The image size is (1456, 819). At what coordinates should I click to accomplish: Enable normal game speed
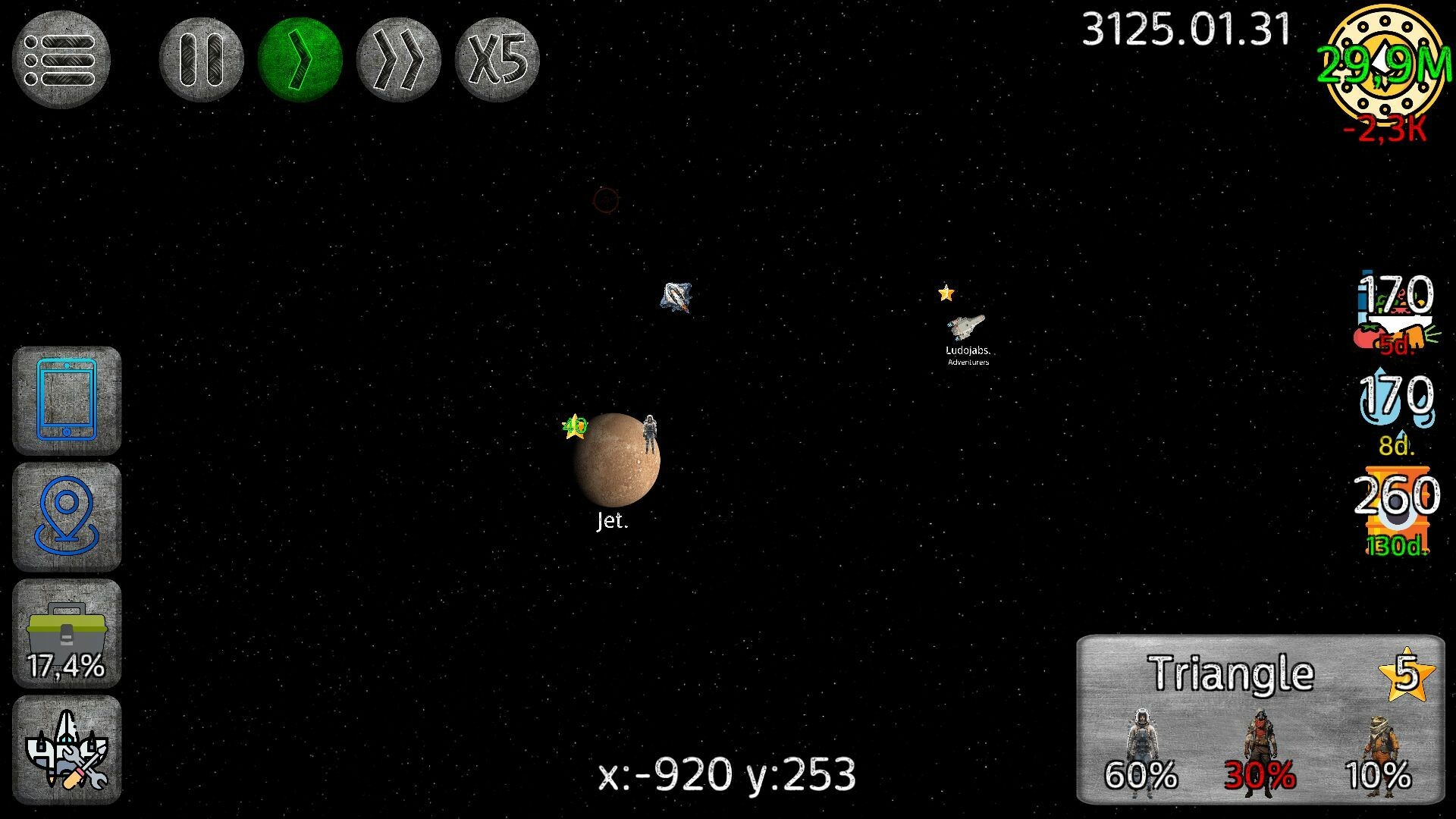tap(300, 58)
